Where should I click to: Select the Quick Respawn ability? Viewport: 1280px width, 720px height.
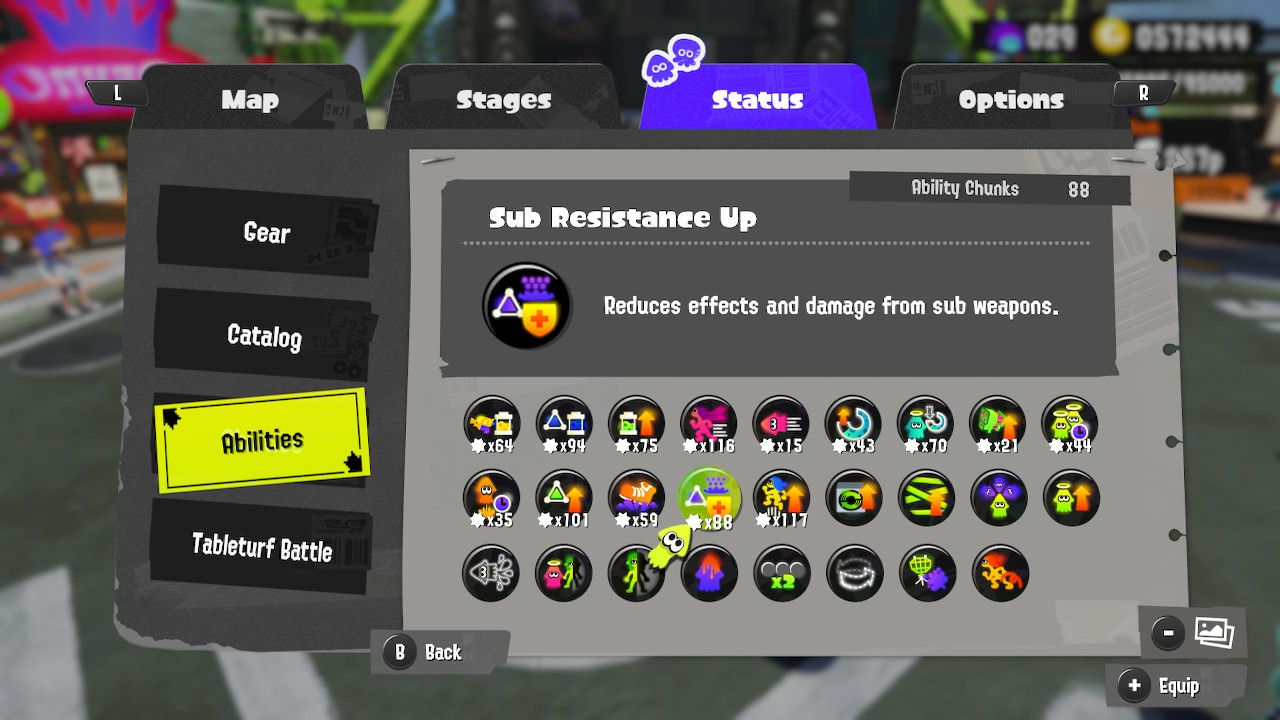1069,424
